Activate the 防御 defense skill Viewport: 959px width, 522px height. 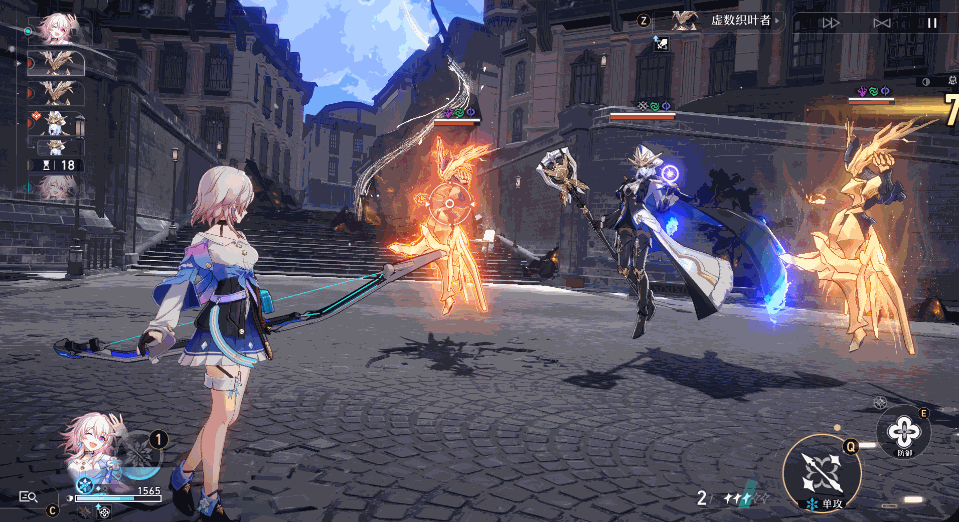coord(903,432)
